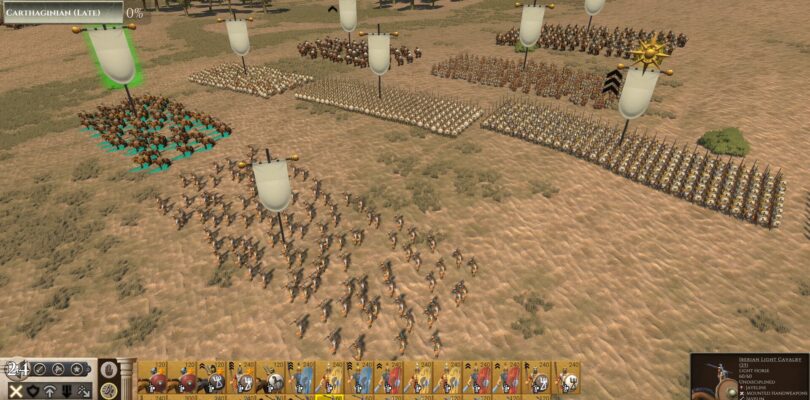This screenshot has width=810, height=400.
Task: Click the open hand icon
Action: tap(108, 370)
